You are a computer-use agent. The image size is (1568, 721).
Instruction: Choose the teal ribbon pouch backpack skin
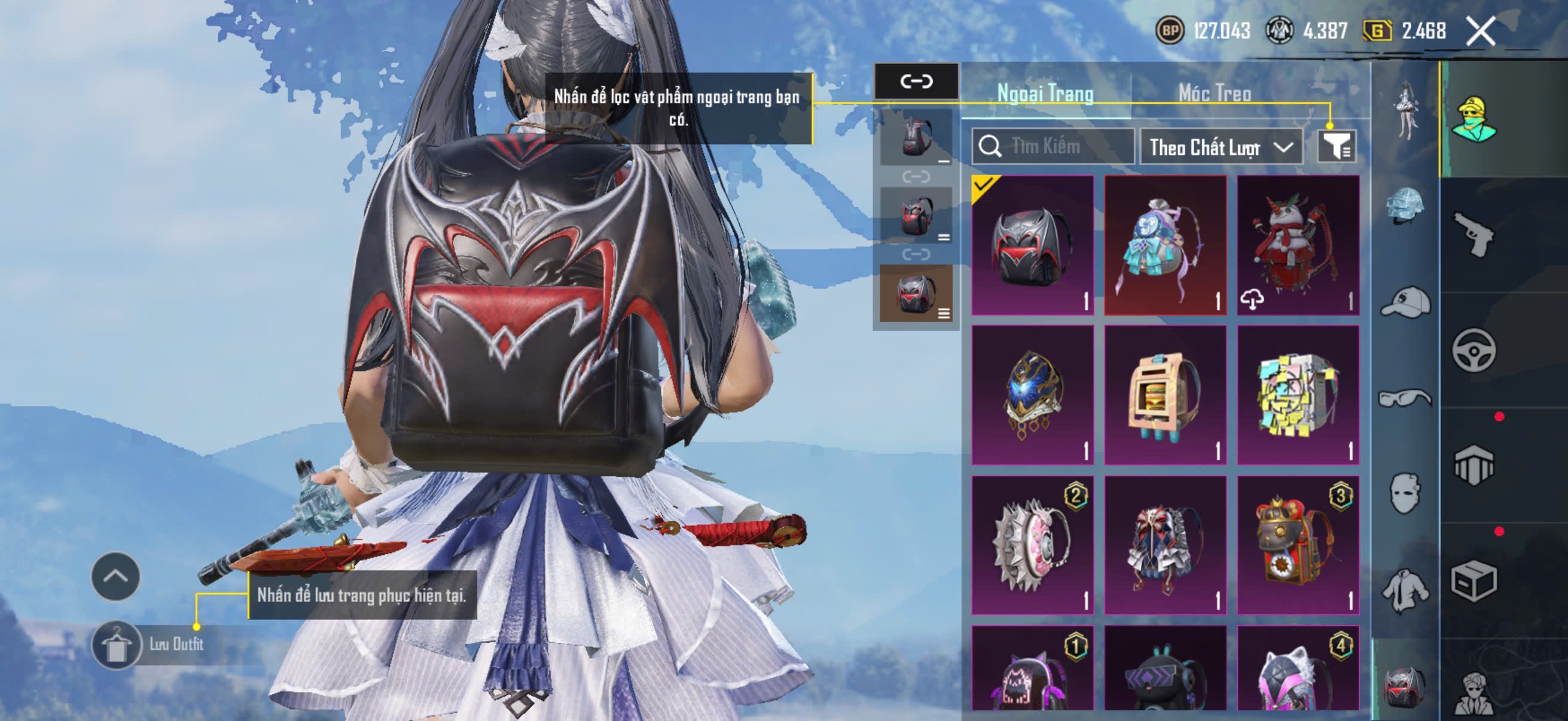1165,245
